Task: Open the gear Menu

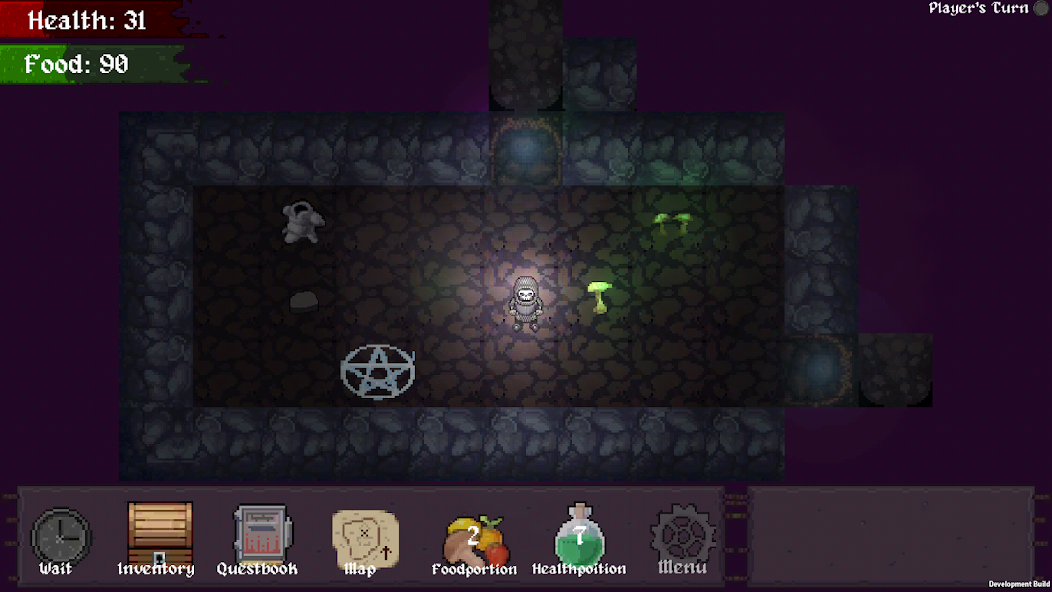Action: click(x=683, y=537)
